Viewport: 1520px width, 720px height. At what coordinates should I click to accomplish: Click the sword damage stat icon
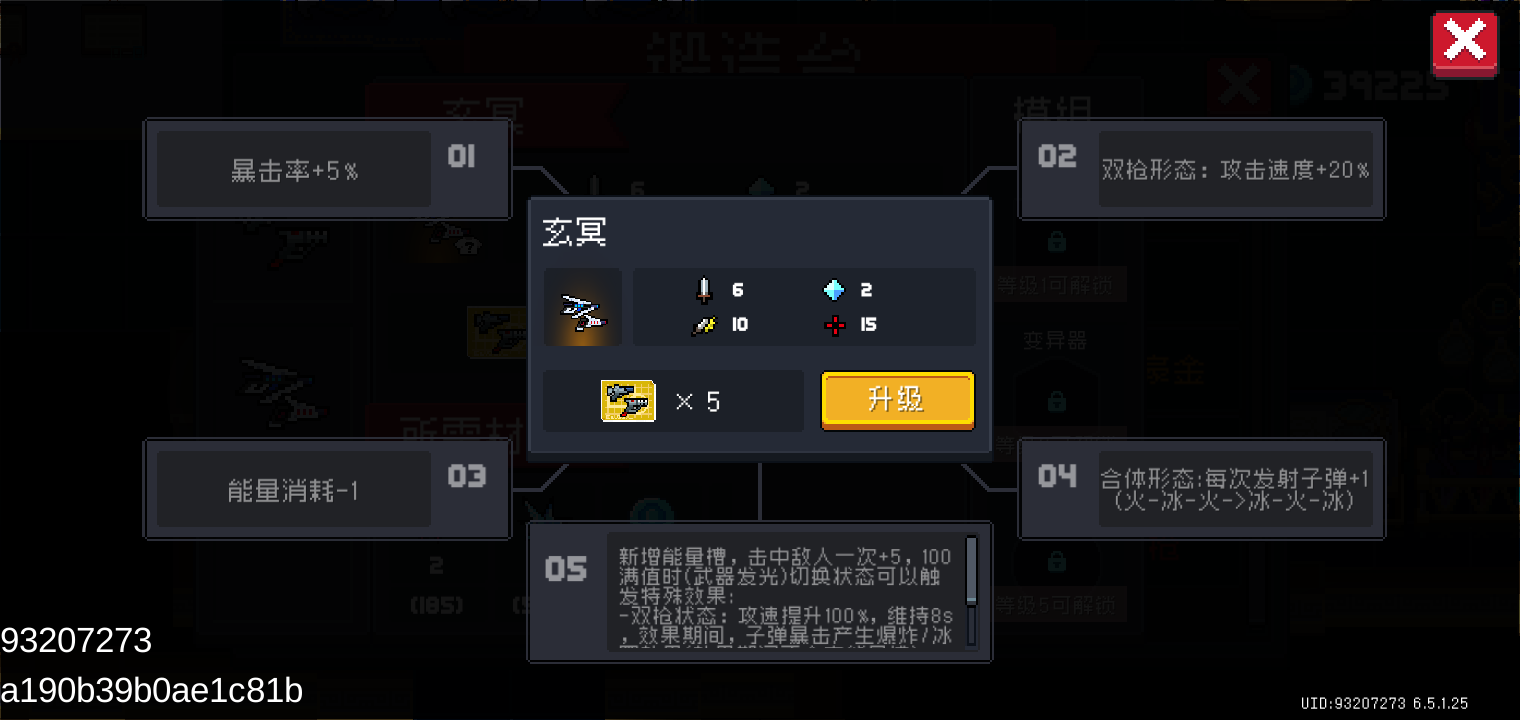[703, 289]
